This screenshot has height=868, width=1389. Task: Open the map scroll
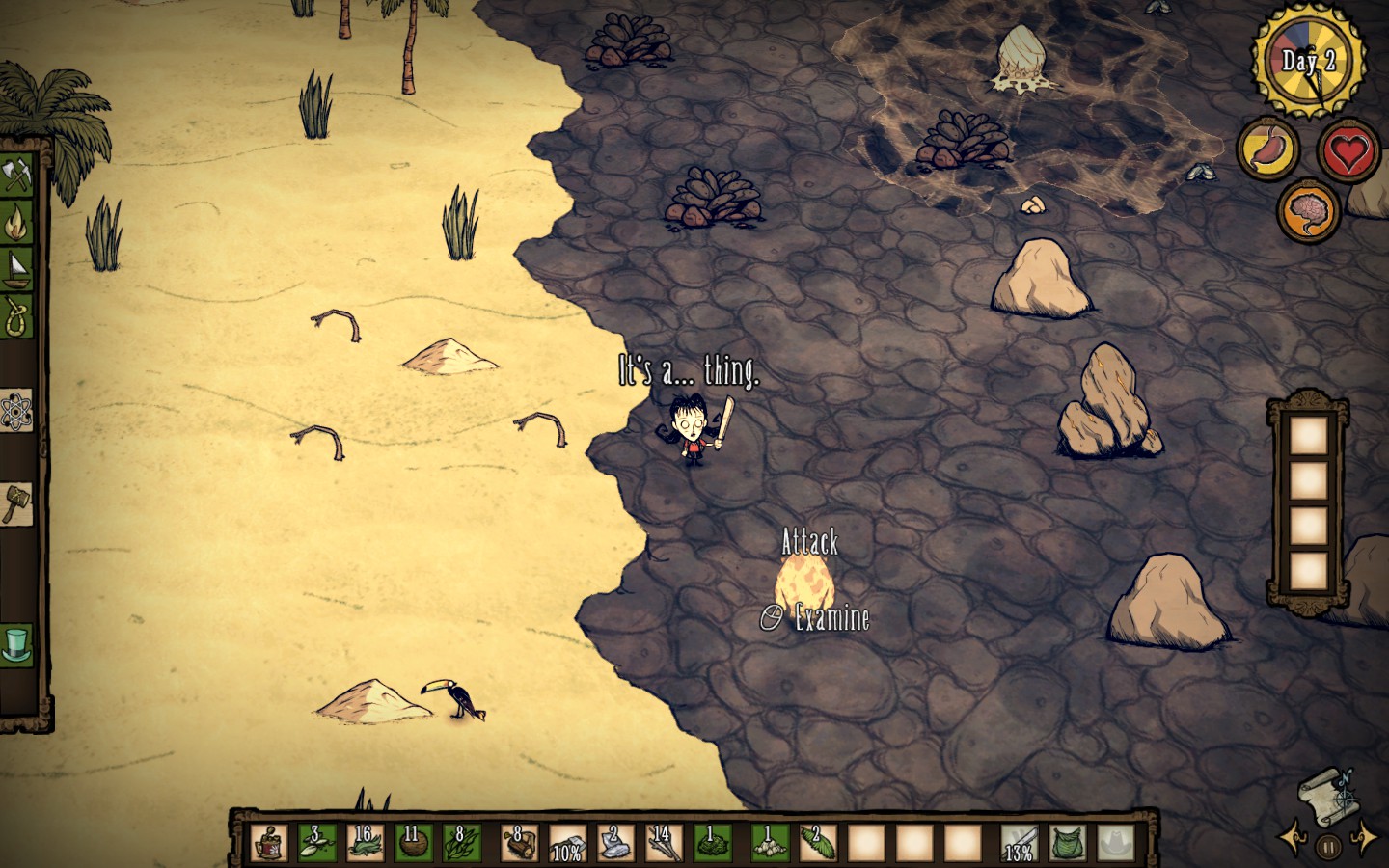(1325, 793)
